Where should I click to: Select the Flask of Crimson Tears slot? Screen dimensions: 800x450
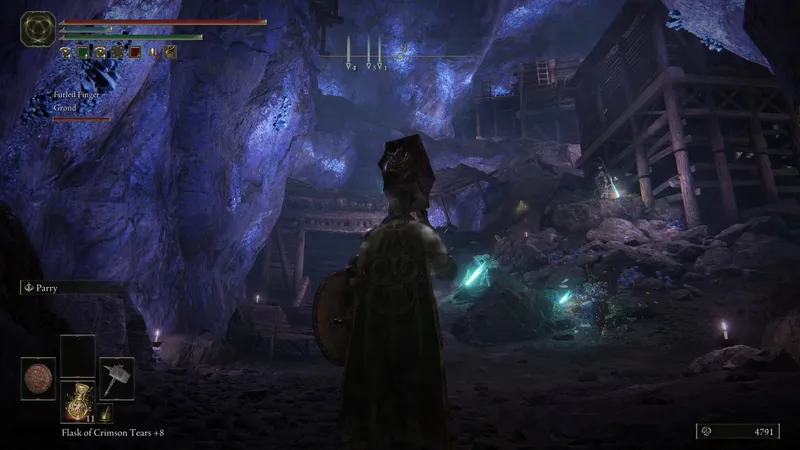pyautogui.click(x=77, y=402)
